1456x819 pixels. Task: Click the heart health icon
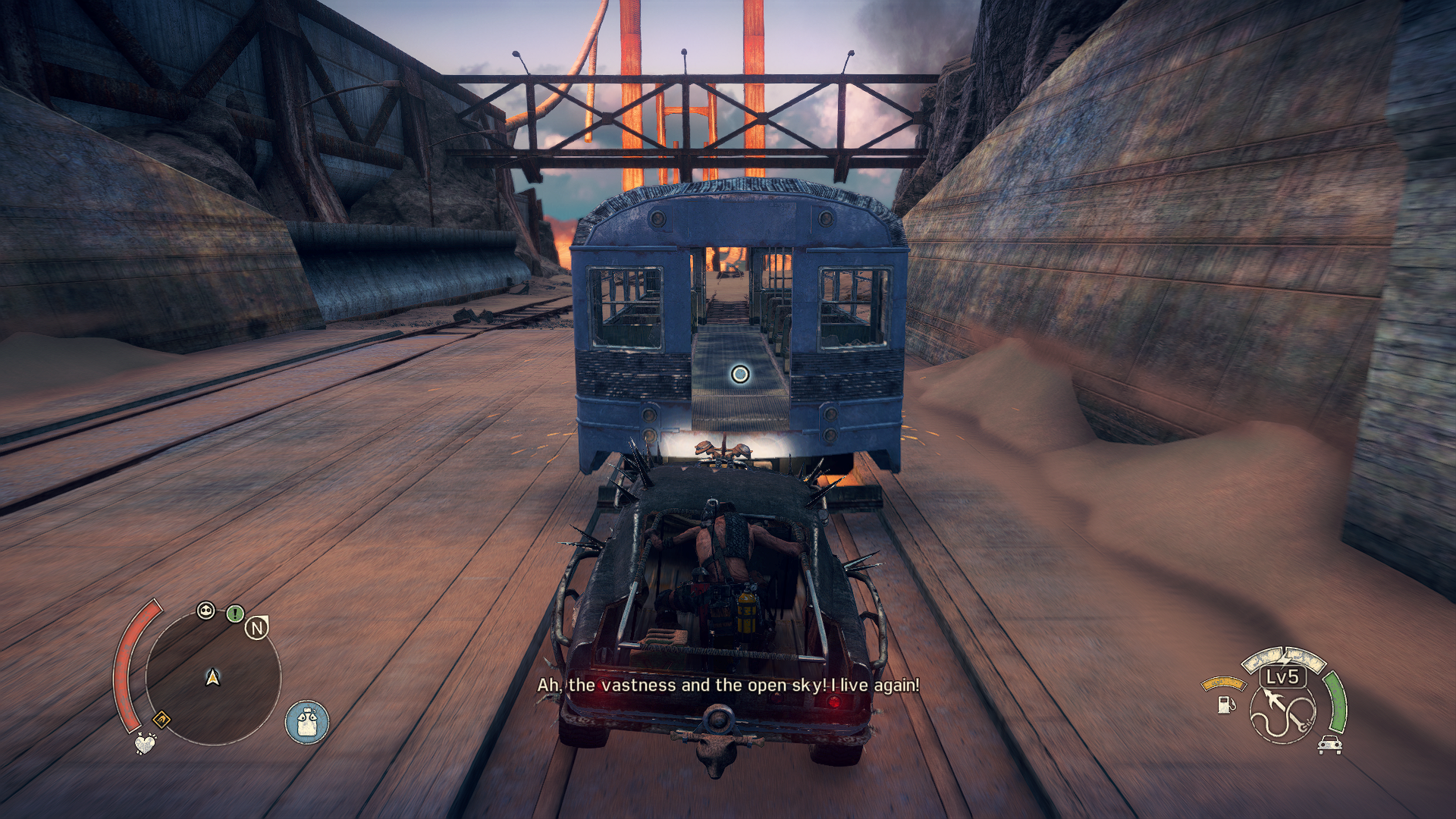[x=145, y=742]
